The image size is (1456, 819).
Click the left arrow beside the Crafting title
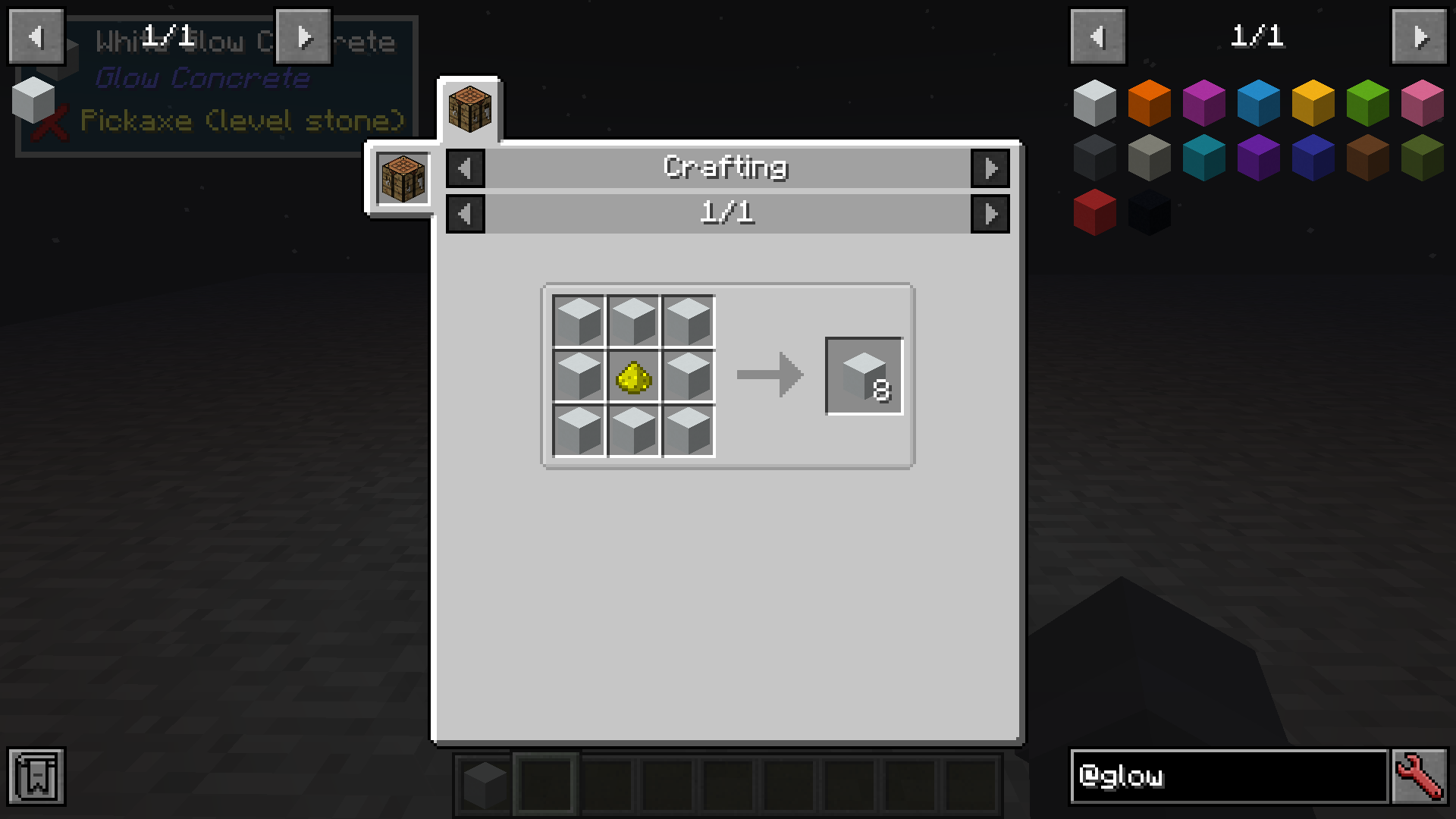(466, 168)
